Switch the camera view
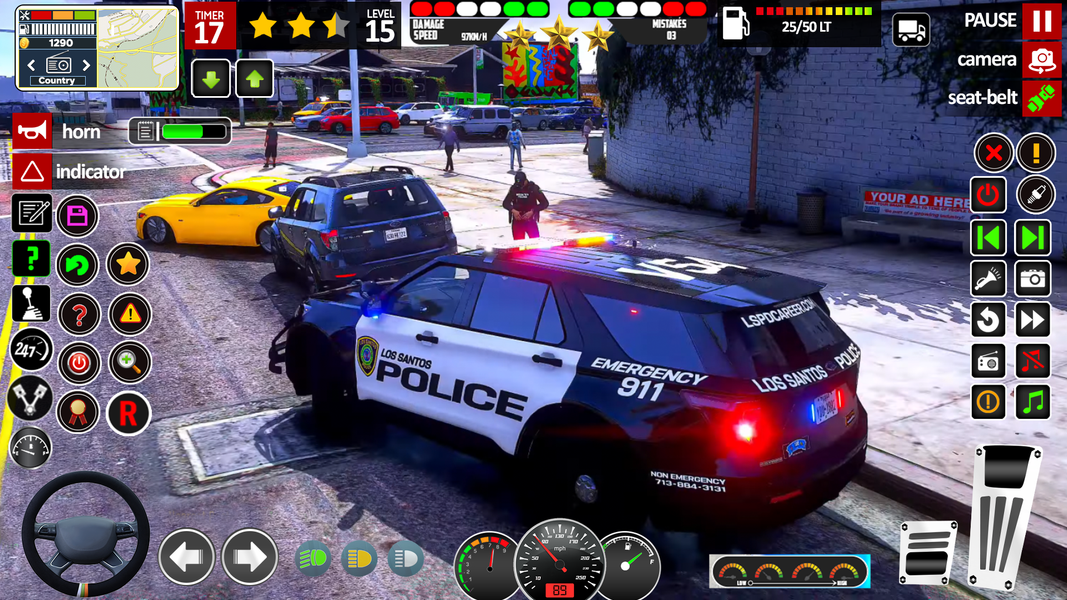Viewport: 1067px width, 600px height. (1041, 59)
